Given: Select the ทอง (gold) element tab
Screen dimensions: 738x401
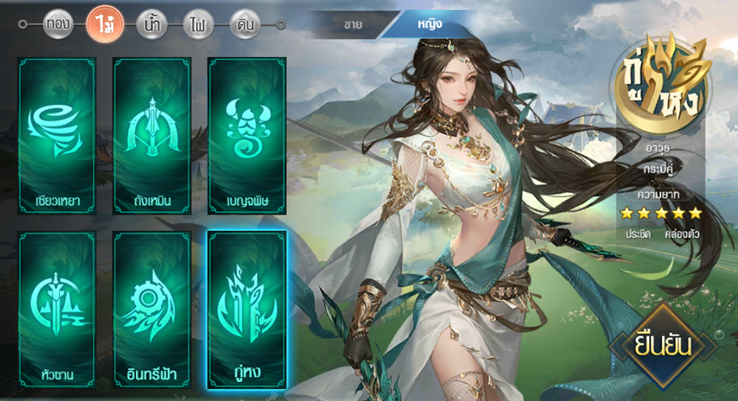Looking at the screenshot, I should coord(58,24).
